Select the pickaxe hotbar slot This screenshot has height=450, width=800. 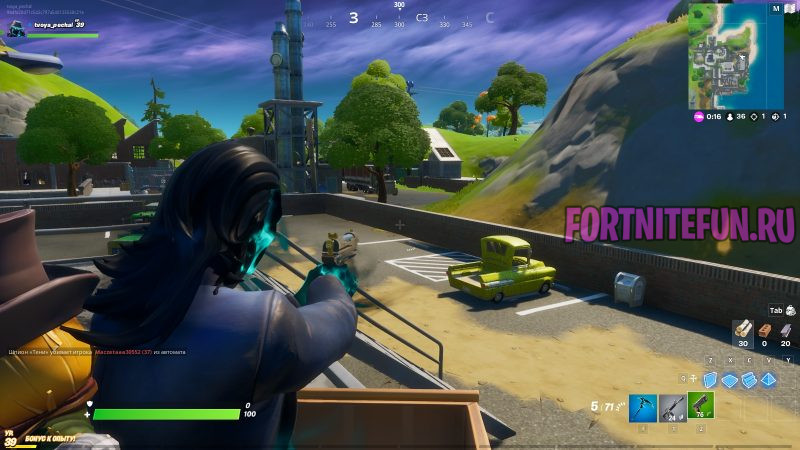point(642,405)
